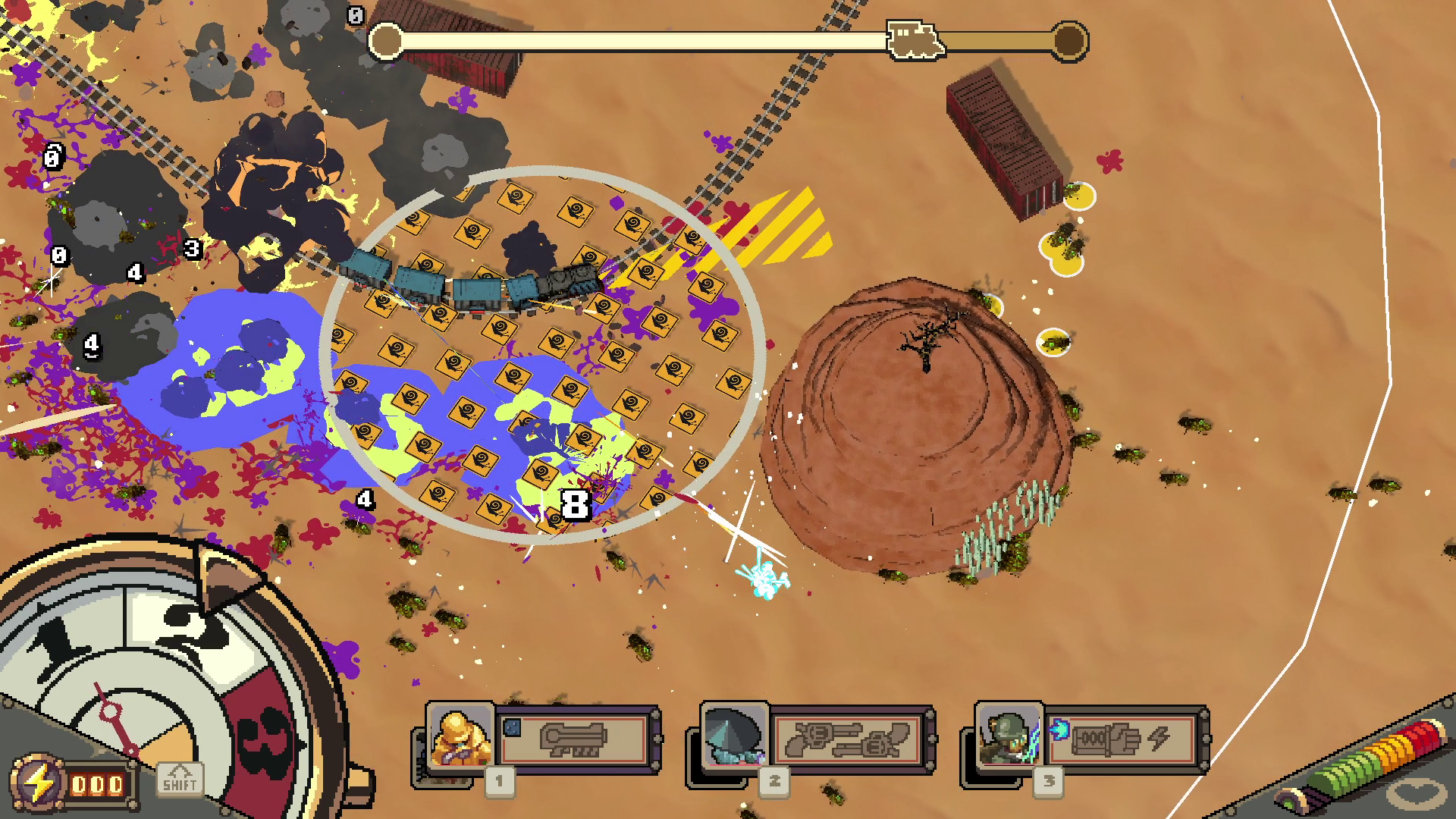Set the speed dial to gear 1
The width and height of the screenshot is (1456, 819).
pyautogui.click(x=59, y=637)
